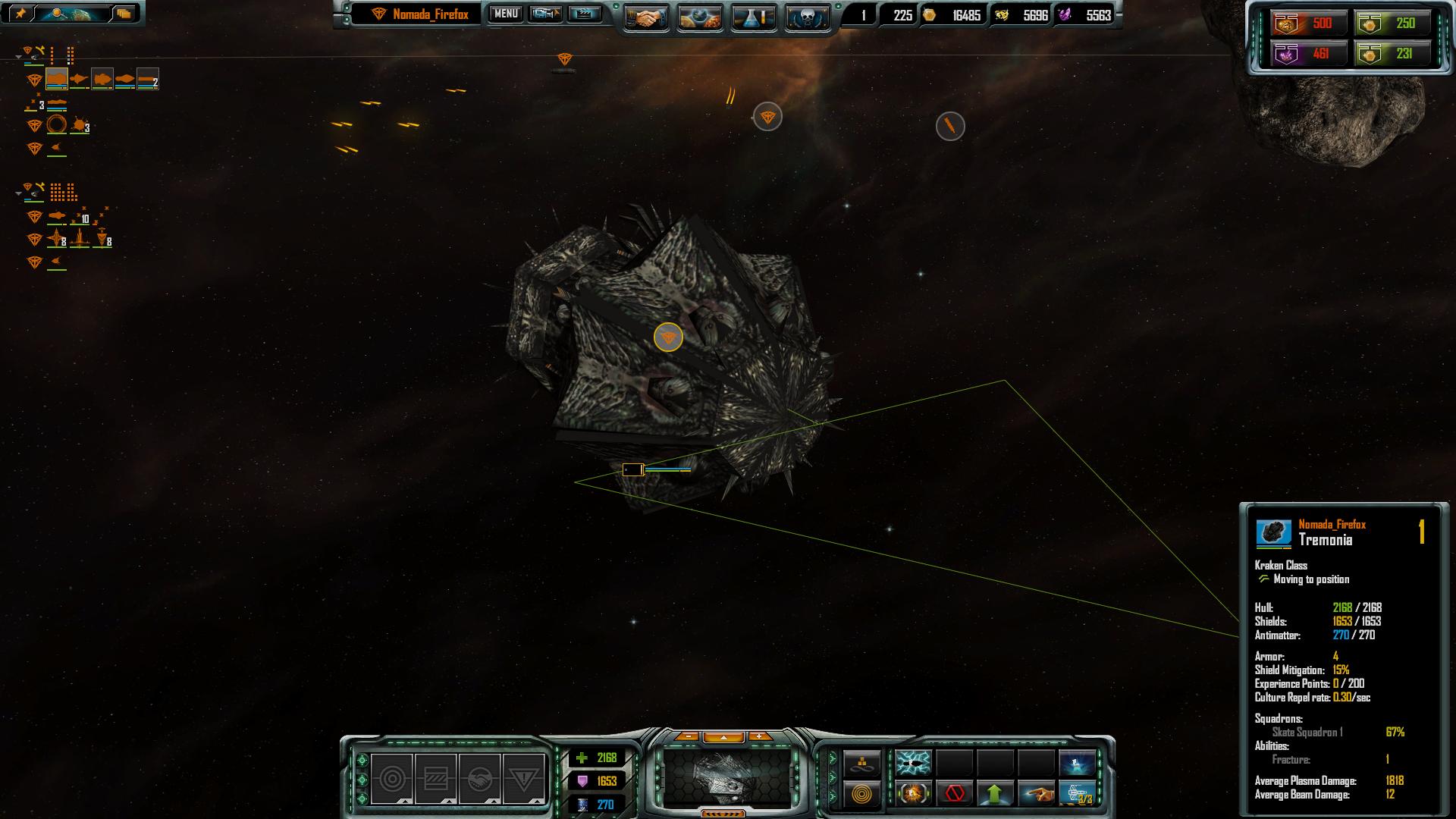Toggle the empire tree pin
This screenshot has width=1456, height=819.
point(20,14)
